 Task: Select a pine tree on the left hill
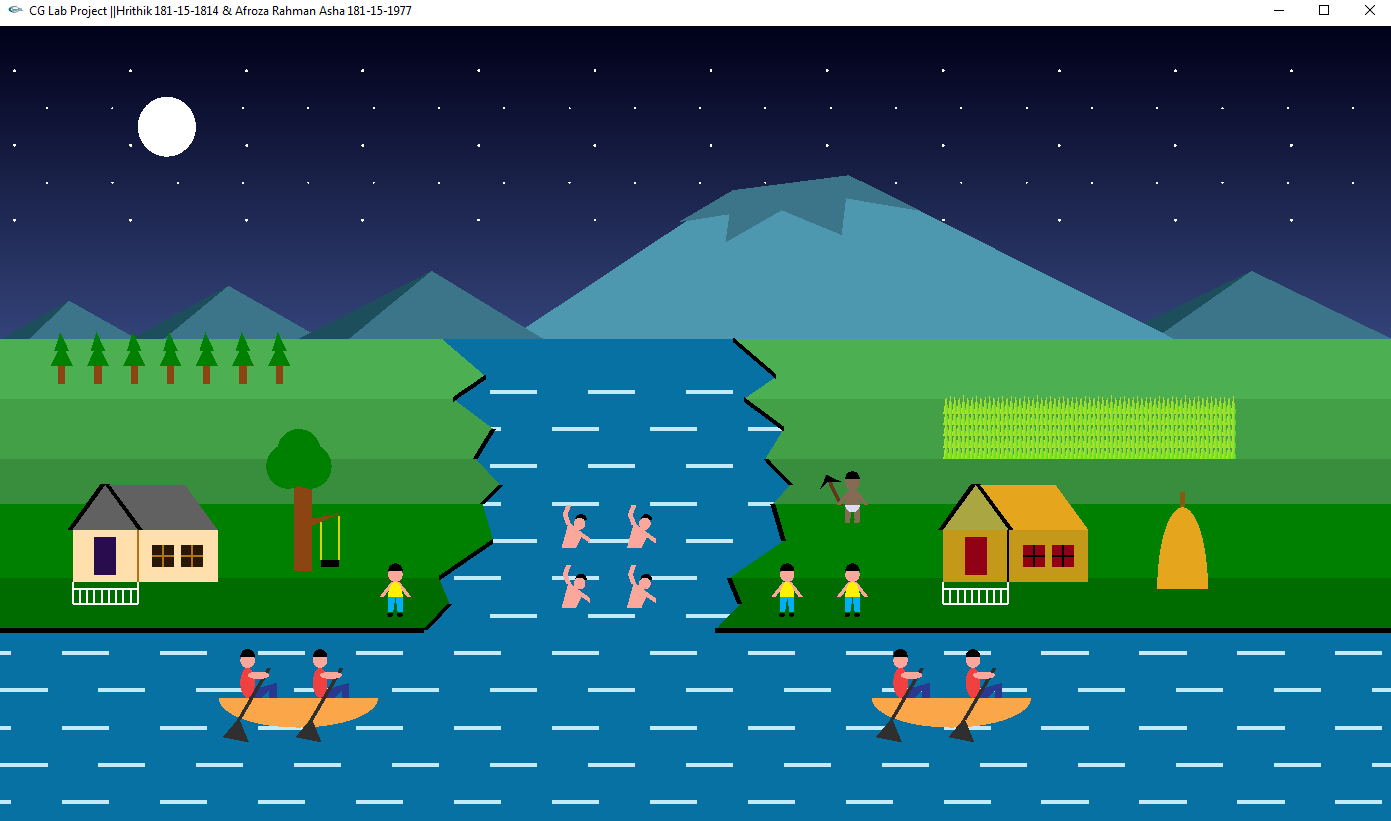coord(60,355)
